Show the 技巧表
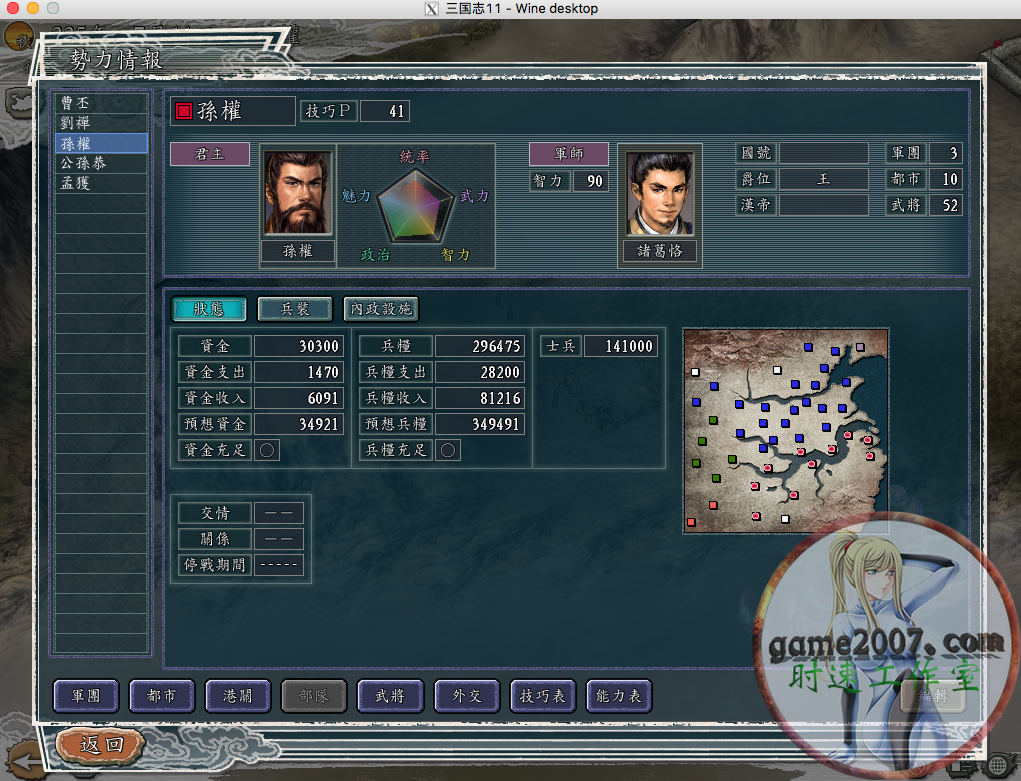The width and height of the screenshot is (1021, 781). [x=542, y=696]
